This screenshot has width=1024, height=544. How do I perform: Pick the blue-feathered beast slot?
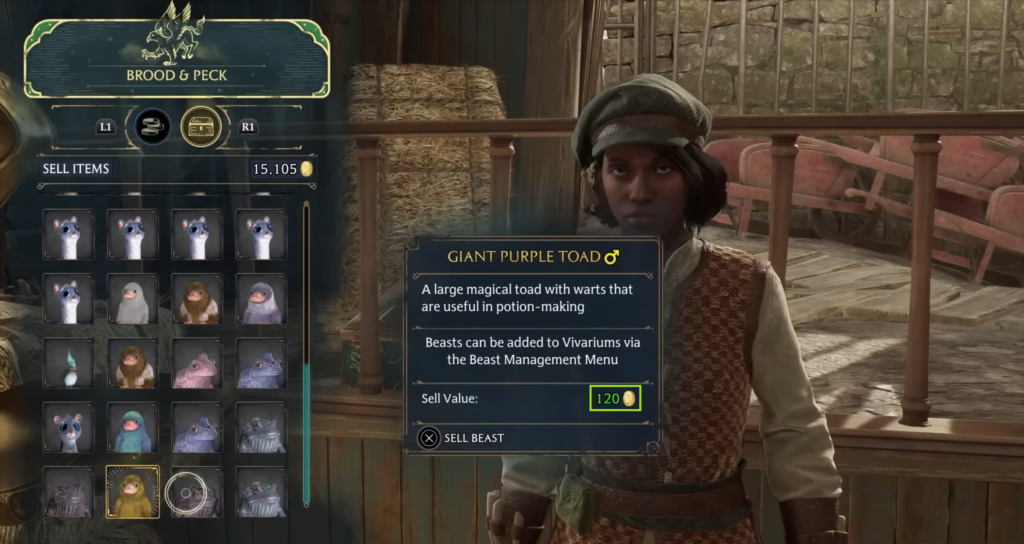point(132,427)
